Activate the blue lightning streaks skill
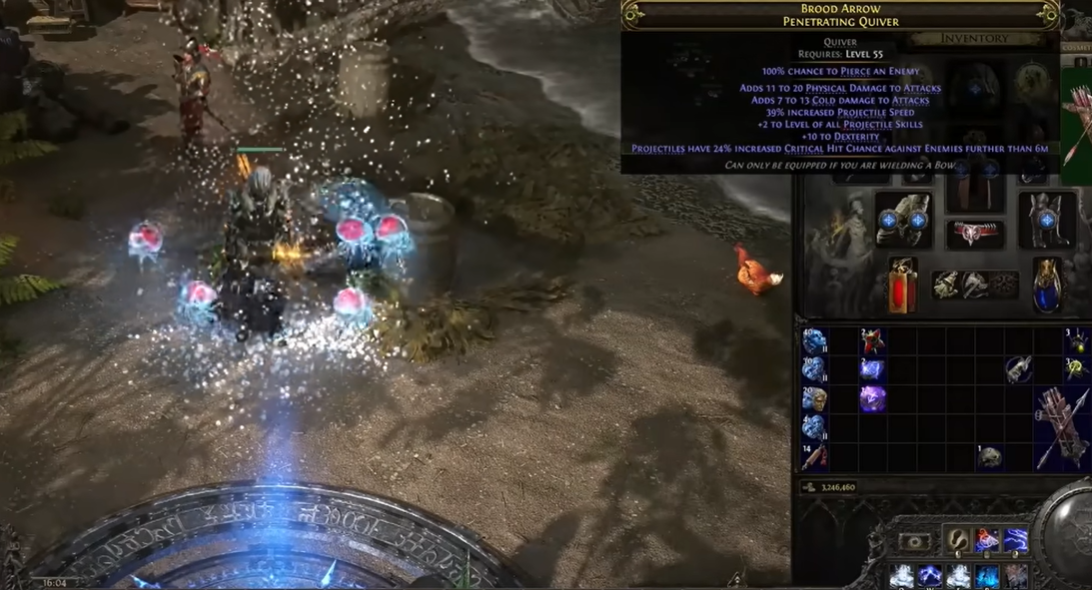Viewport: 1092px width, 590px height. 1016,541
